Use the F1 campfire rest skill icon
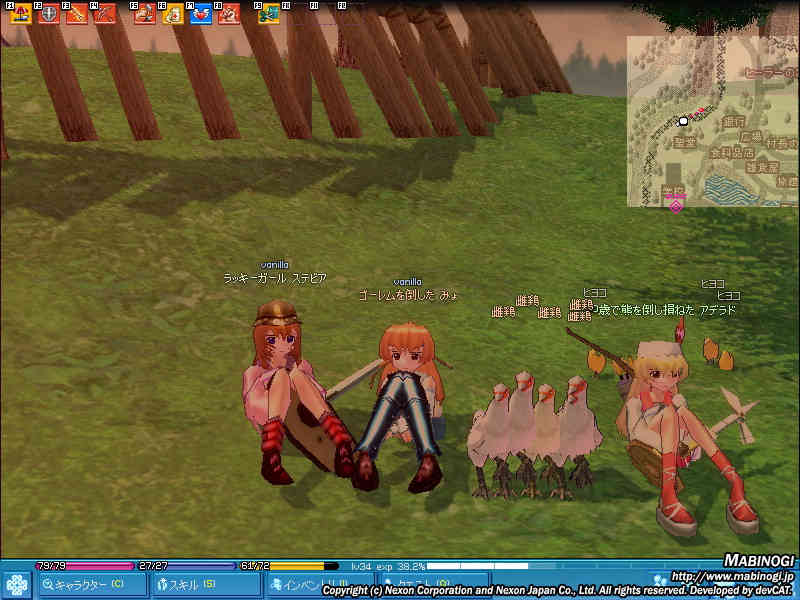The width and height of the screenshot is (800, 600). (20, 14)
